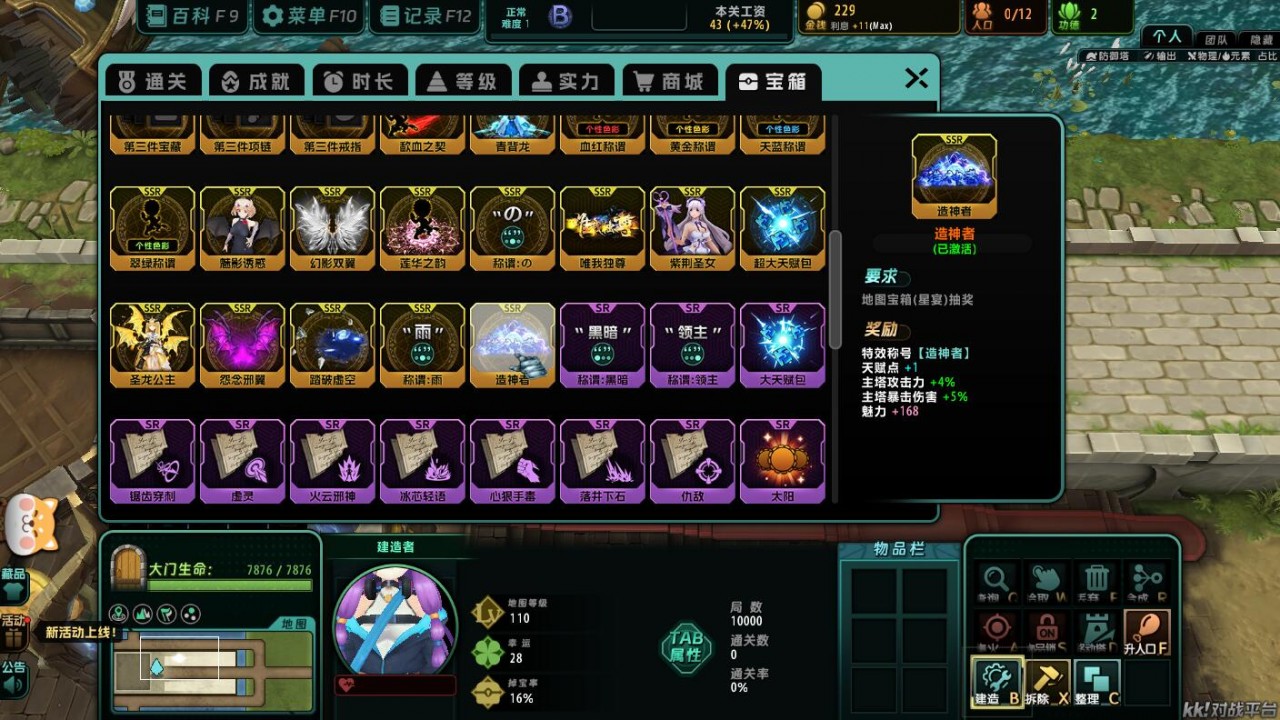This screenshot has width=1280, height=720.
Task: Click the 升人口 chicken-leg population icon
Action: tap(1146, 630)
